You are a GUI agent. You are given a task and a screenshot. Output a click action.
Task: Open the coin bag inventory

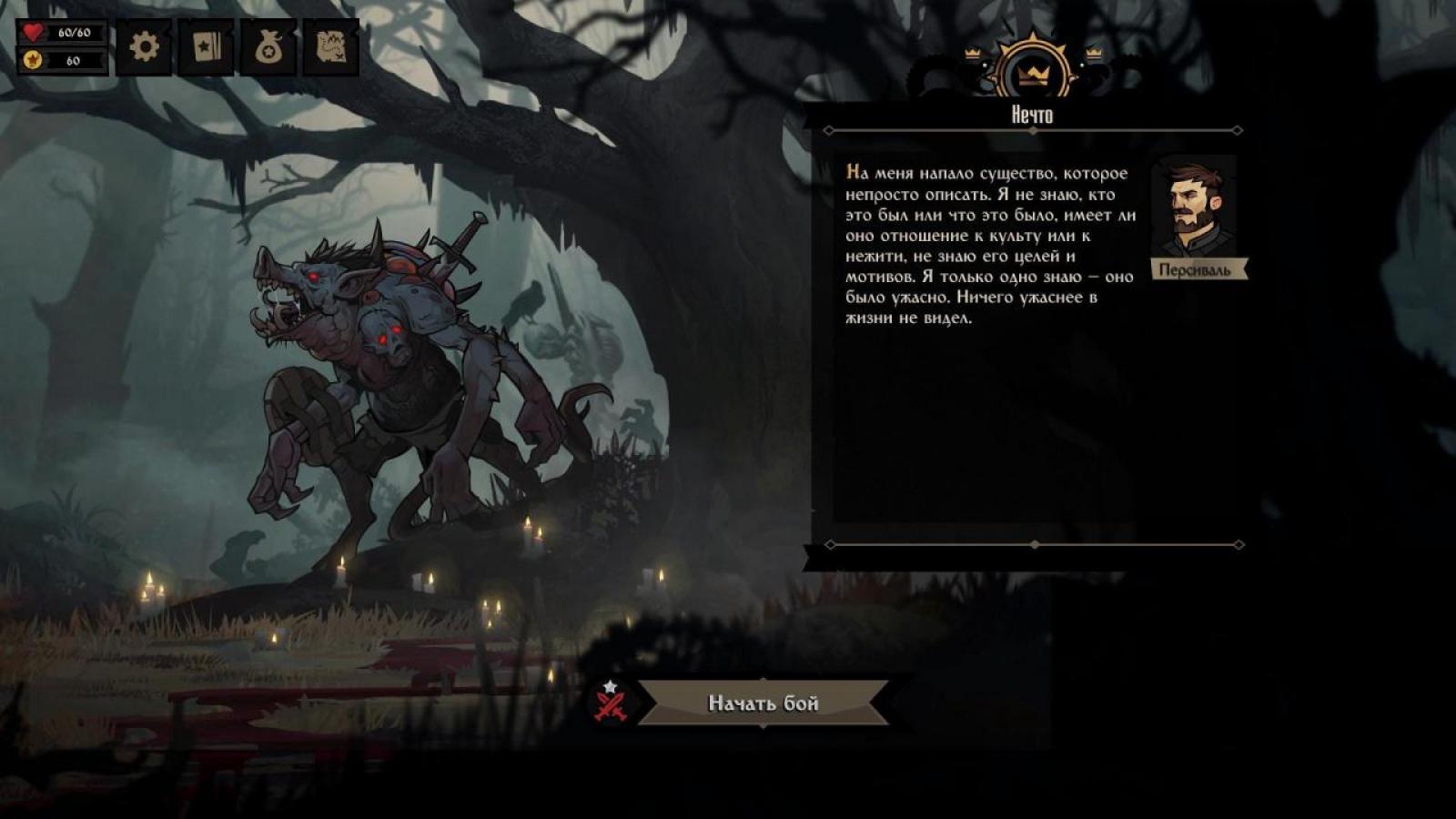click(268, 46)
